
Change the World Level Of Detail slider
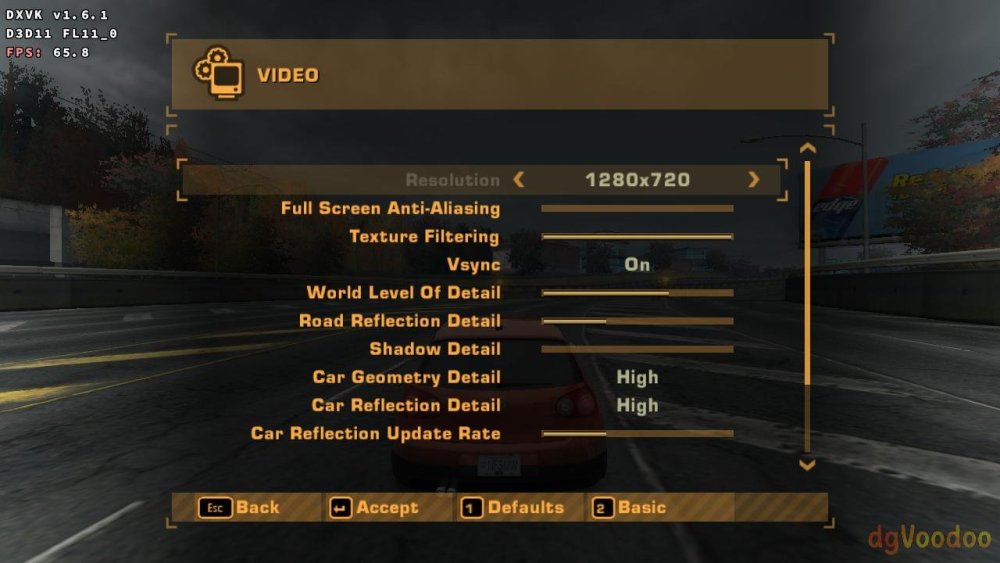click(637, 293)
